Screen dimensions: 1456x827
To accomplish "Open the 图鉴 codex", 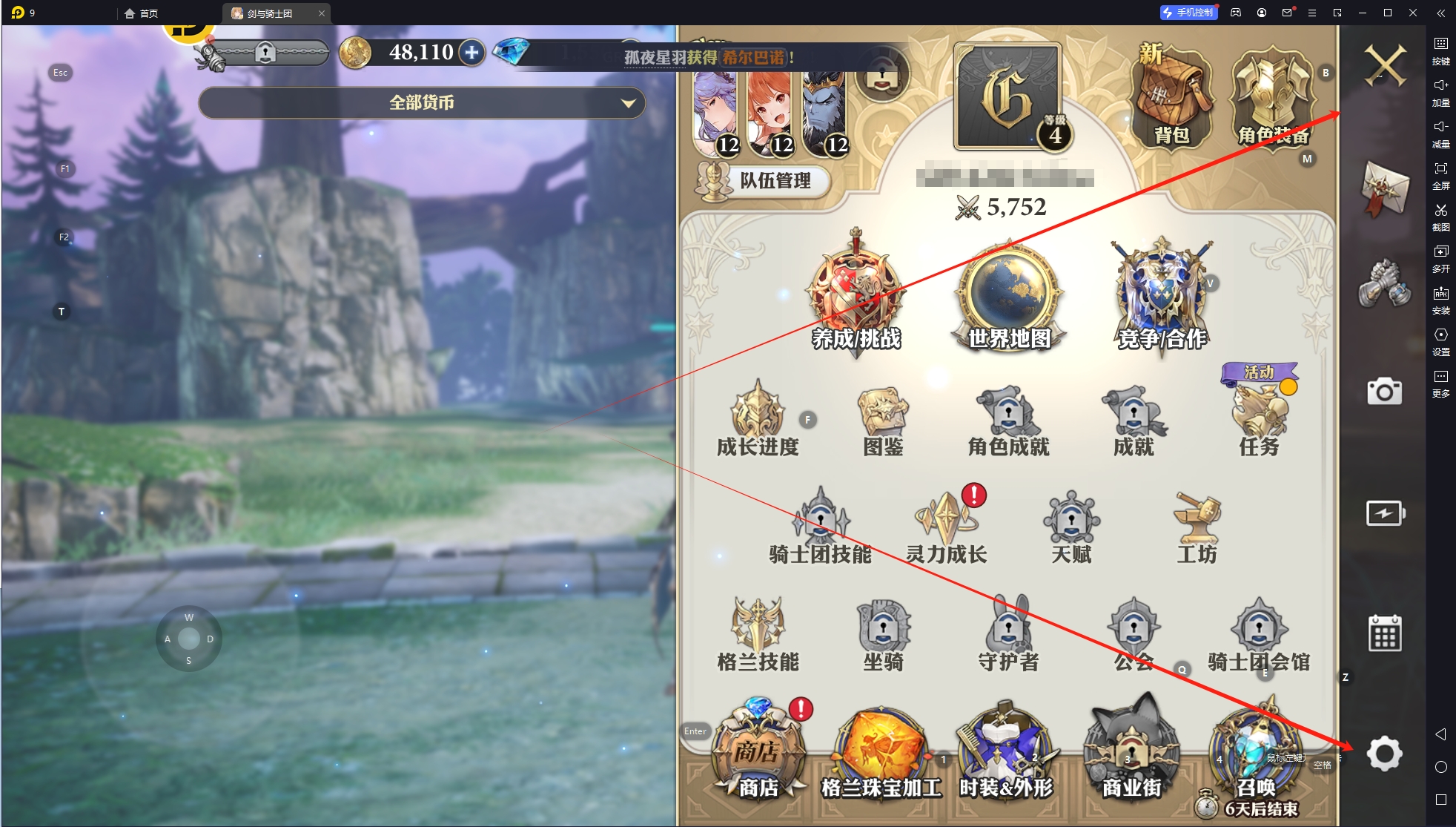I will coord(883,419).
